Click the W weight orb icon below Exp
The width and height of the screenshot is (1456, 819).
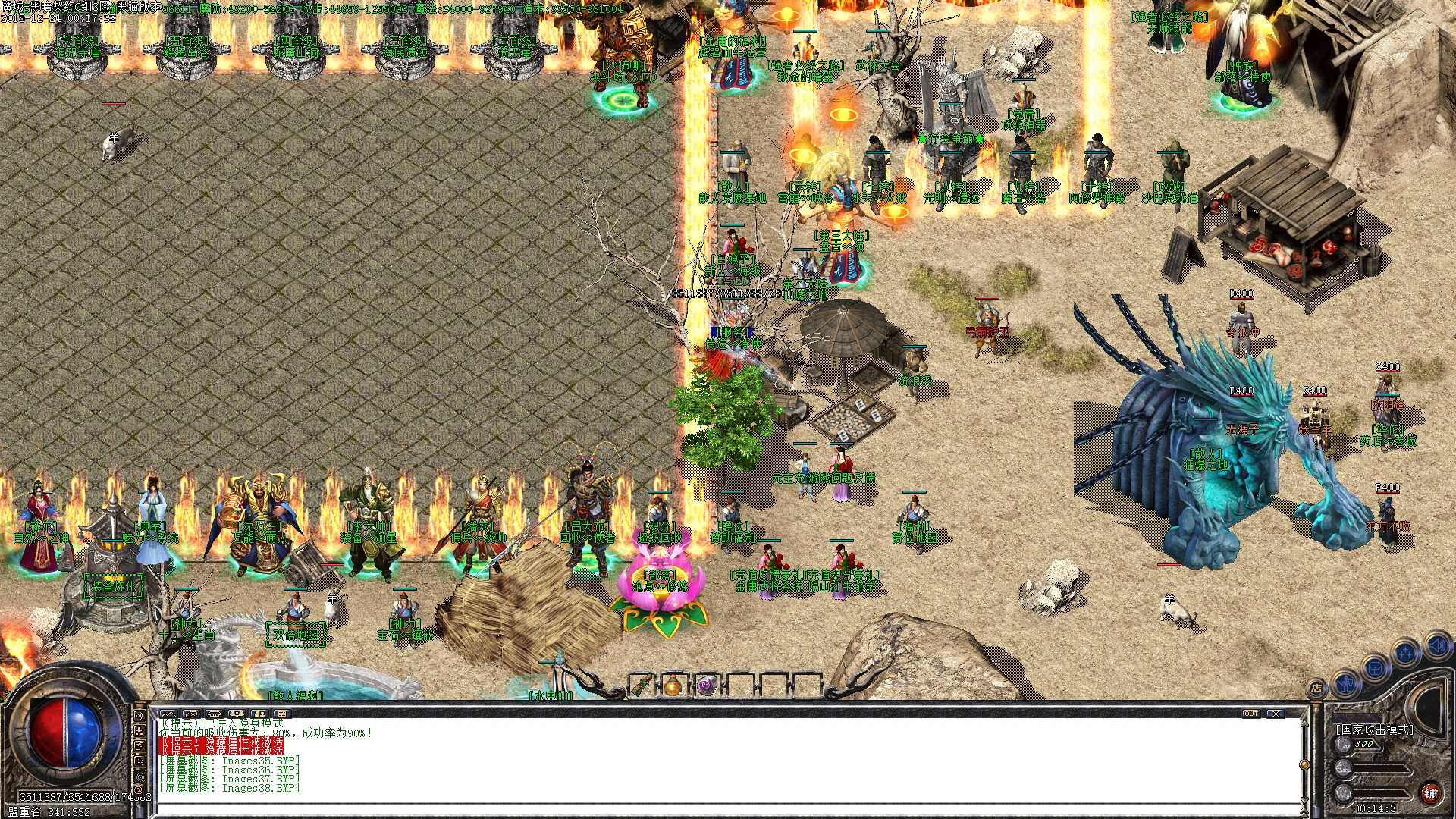coord(1342,792)
